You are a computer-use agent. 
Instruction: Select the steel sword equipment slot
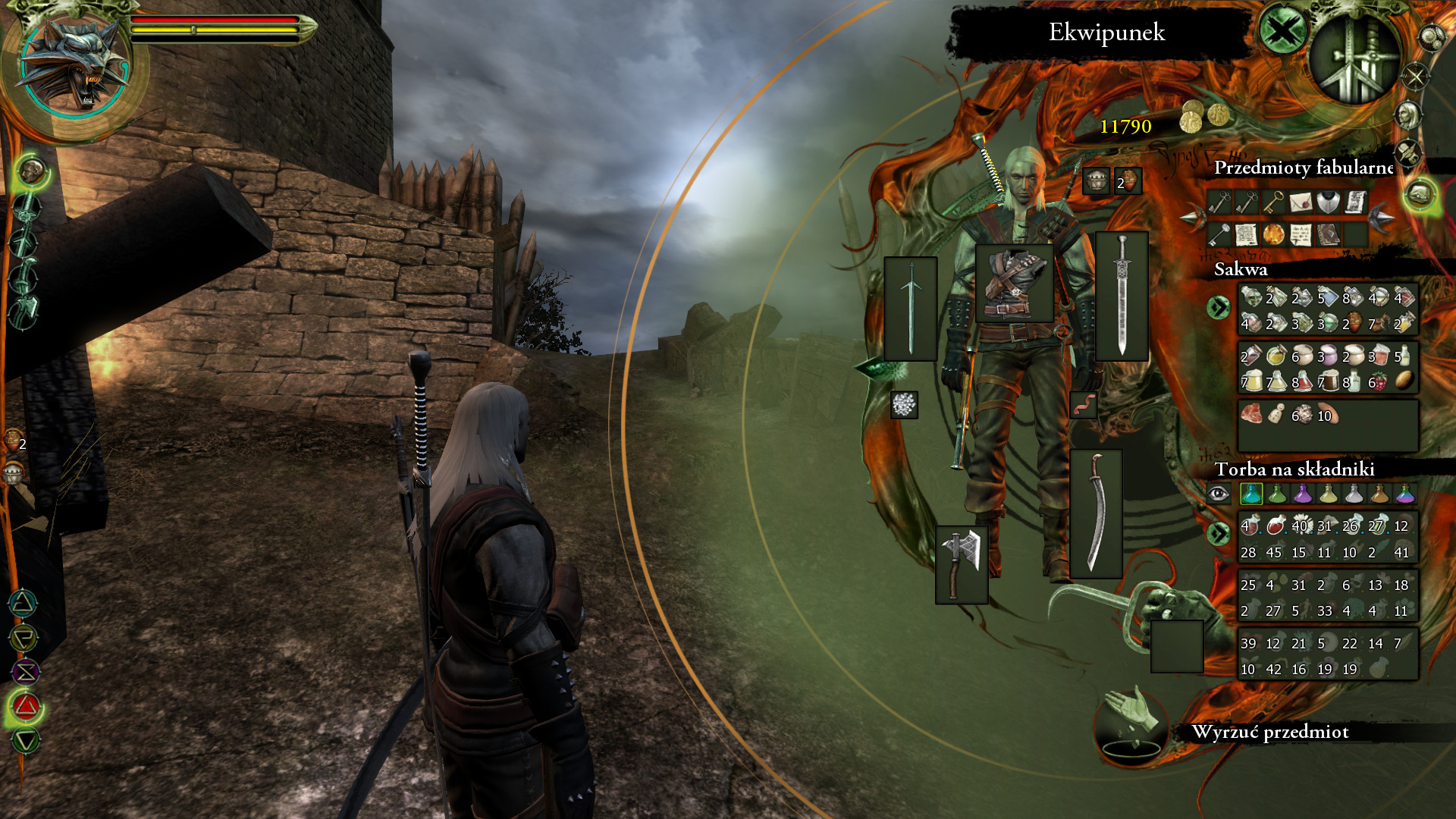(911, 309)
